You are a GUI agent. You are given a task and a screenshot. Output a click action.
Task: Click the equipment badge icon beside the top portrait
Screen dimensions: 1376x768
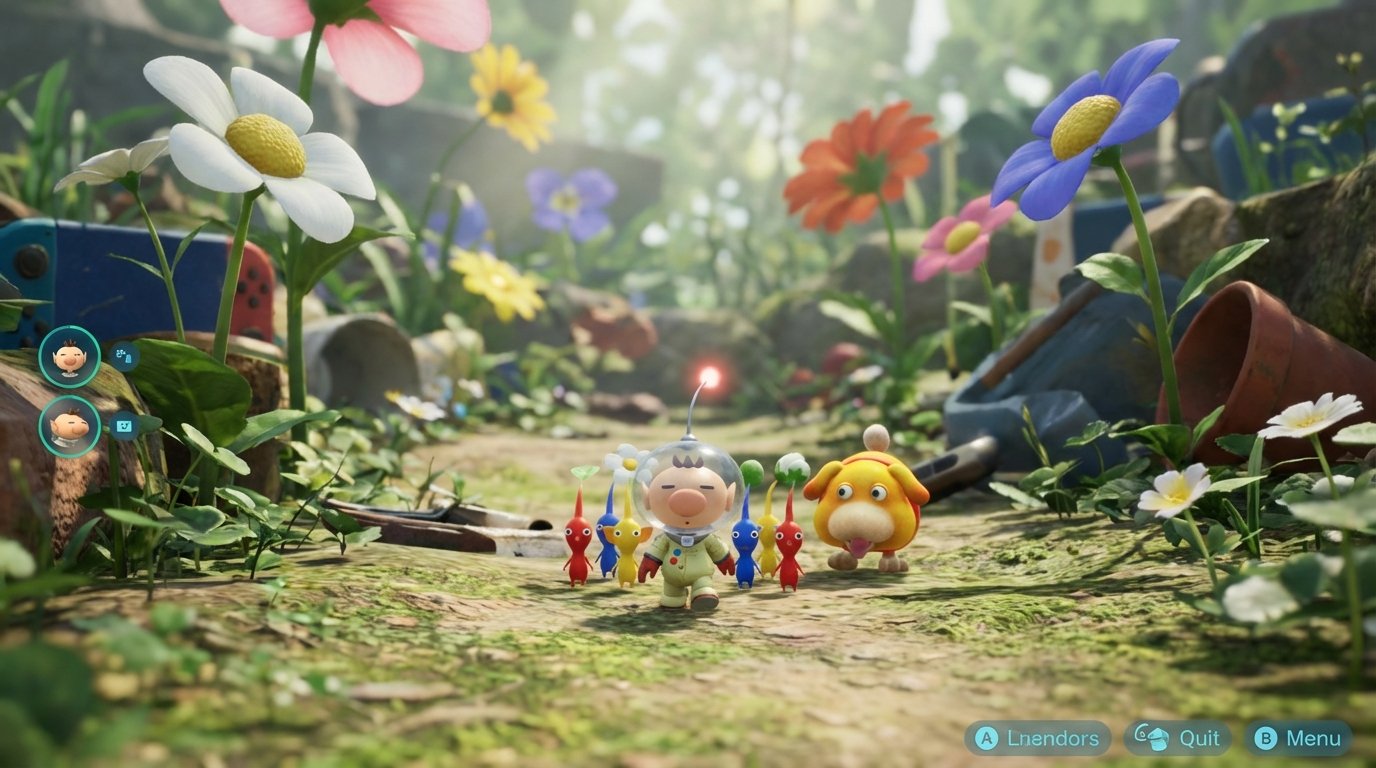click(124, 356)
